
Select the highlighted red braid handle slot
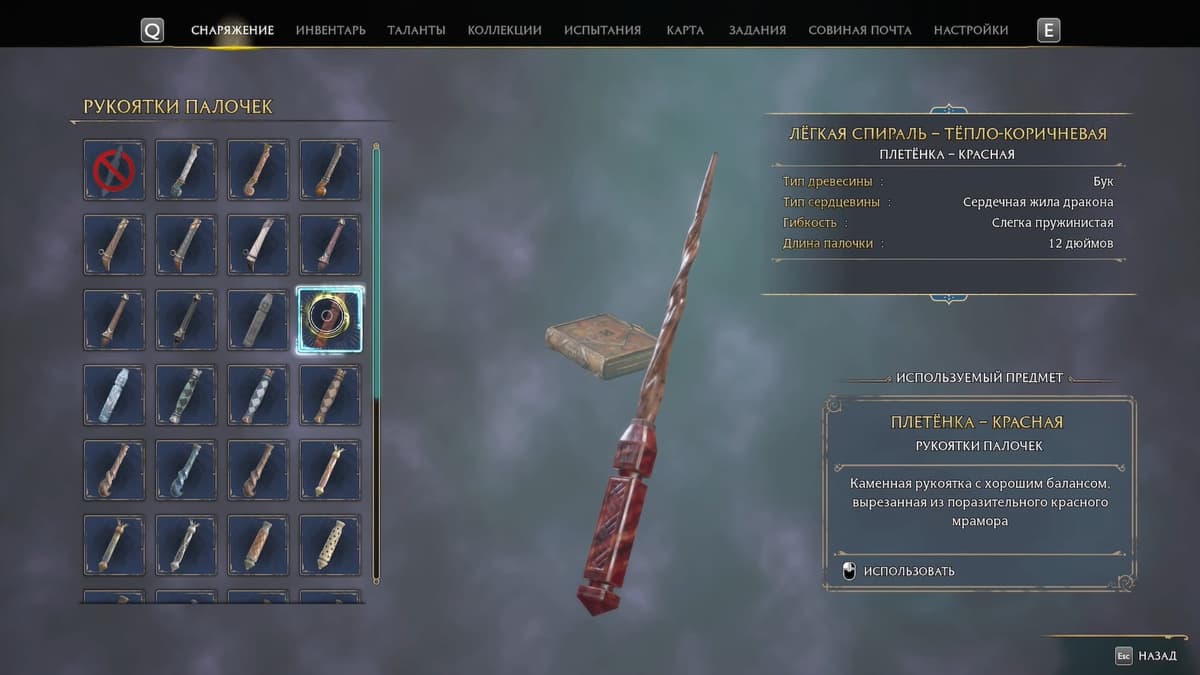click(x=330, y=320)
